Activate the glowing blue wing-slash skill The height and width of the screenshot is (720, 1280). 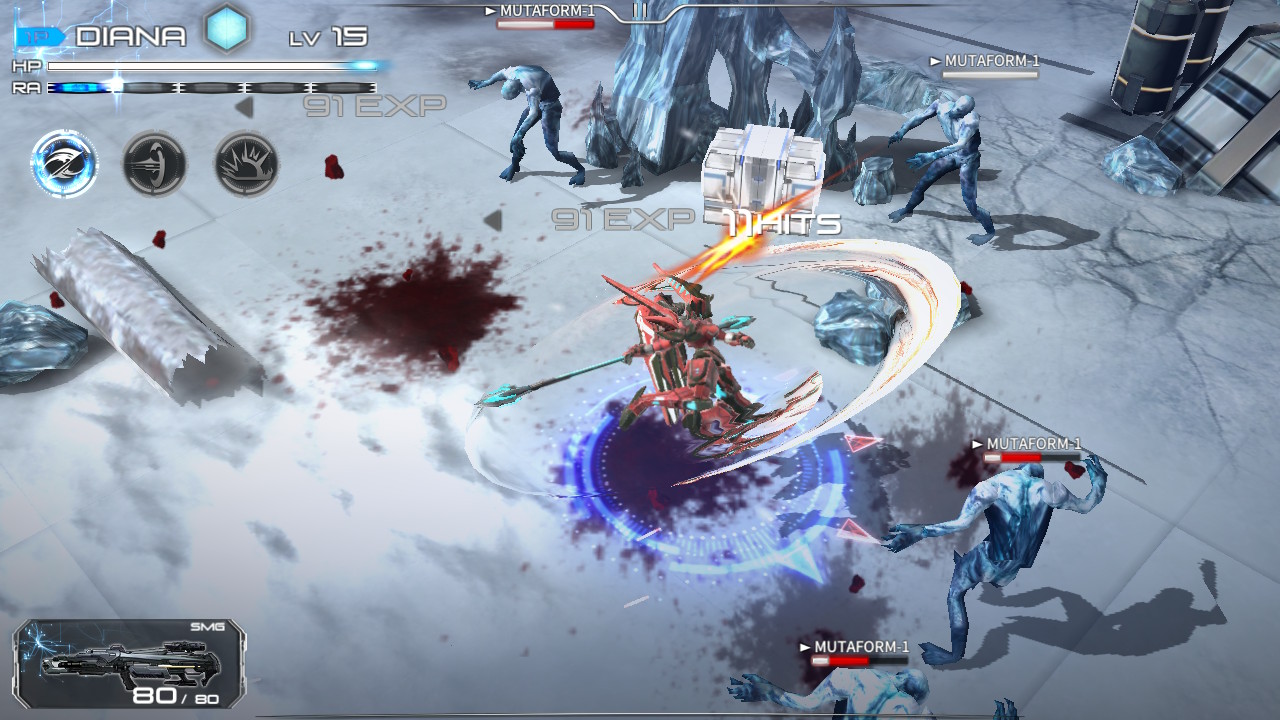point(64,164)
